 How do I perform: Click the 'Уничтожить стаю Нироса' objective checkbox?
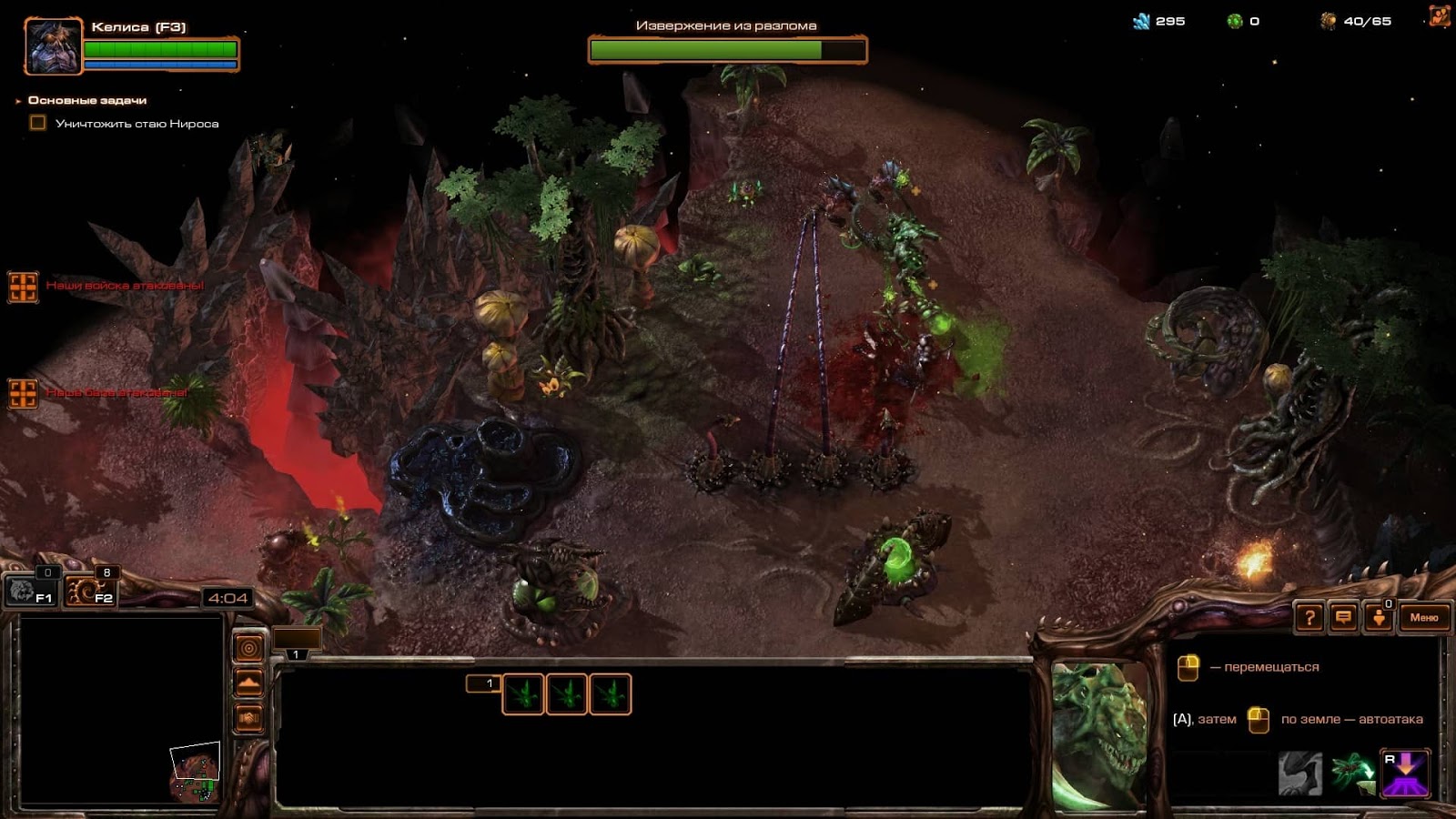38,123
